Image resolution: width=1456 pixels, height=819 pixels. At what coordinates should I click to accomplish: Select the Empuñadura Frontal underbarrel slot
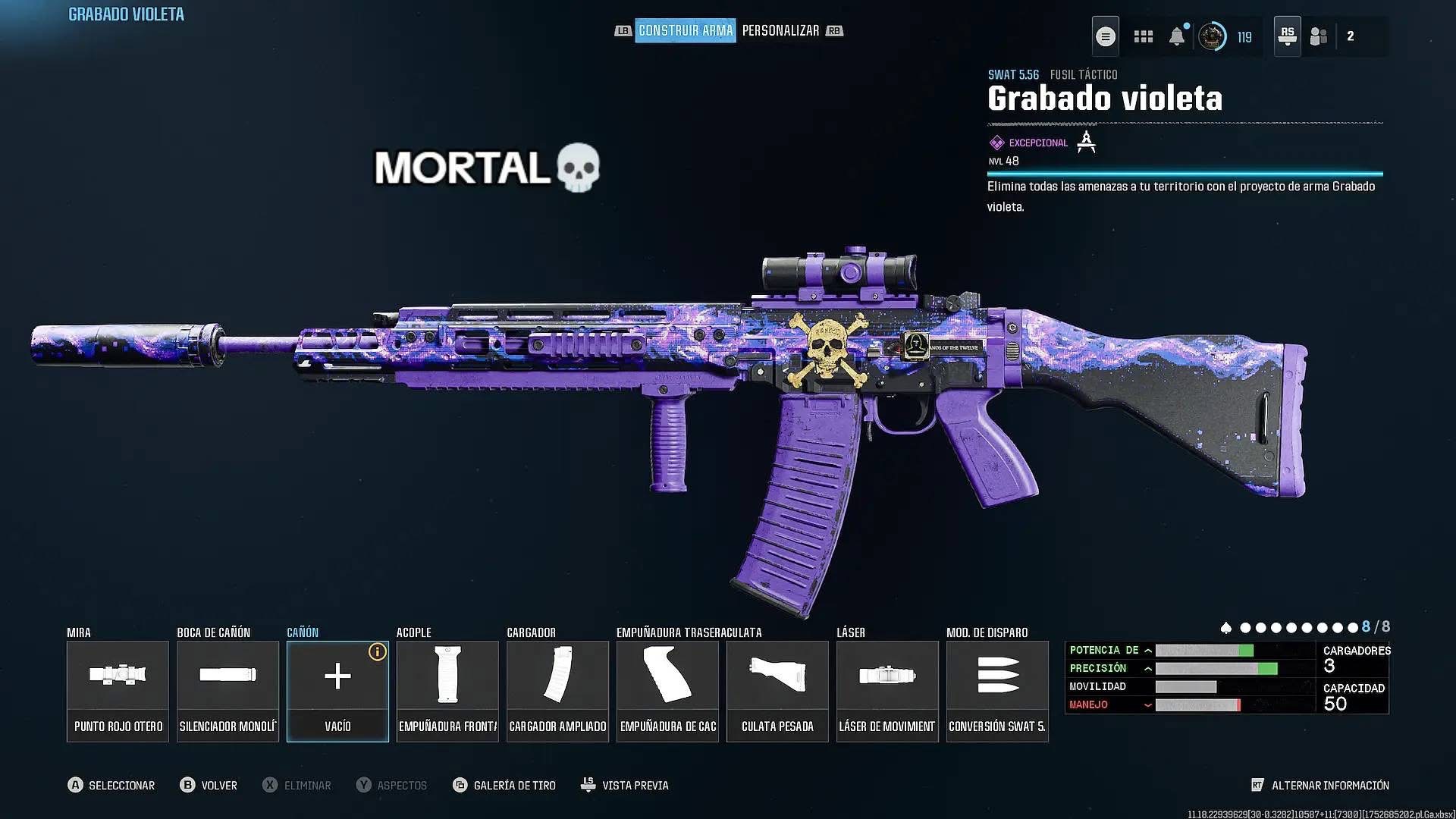point(447,691)
